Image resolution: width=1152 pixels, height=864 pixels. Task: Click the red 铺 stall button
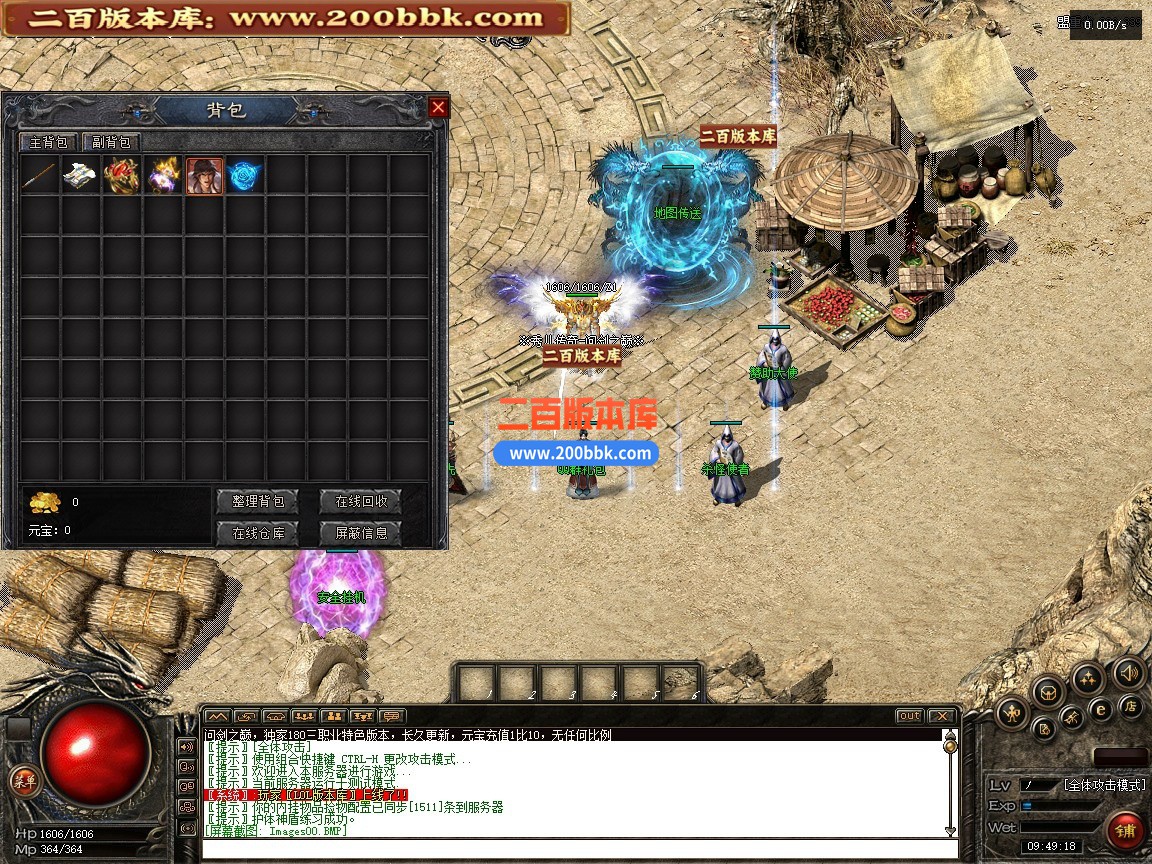1126,831
